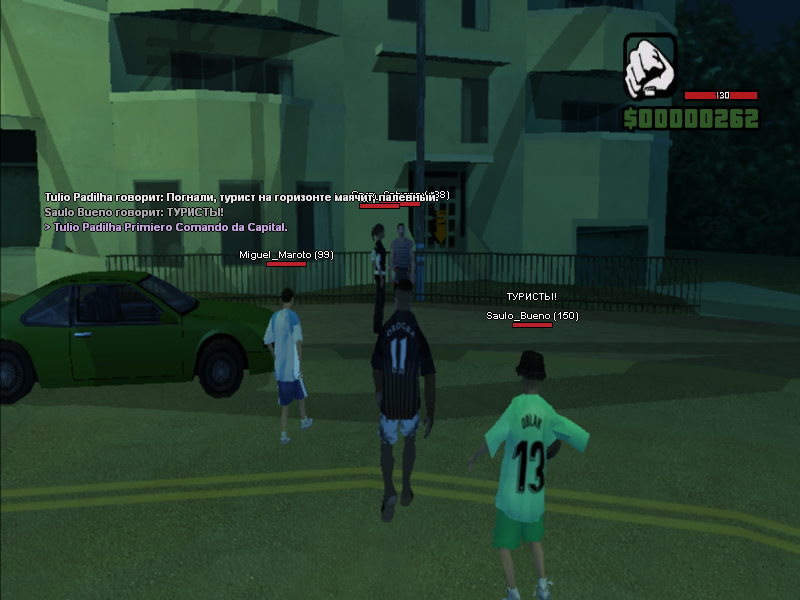Click Saulo Bueno's chat line
This screenshot has height=600, width=800.
(134, 212)
